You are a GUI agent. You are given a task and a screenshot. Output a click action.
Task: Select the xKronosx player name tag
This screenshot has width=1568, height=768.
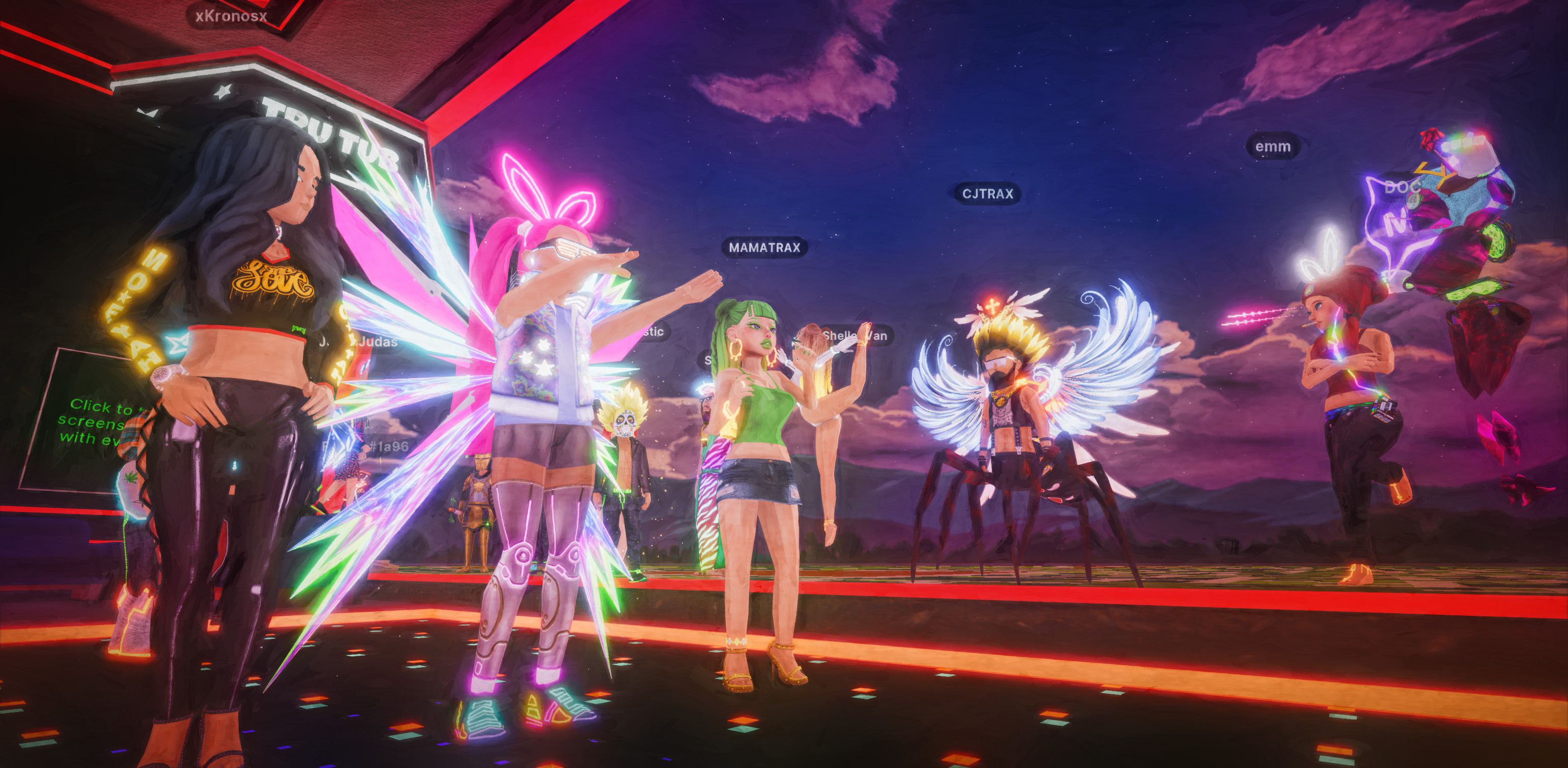[x=231, y=16]
